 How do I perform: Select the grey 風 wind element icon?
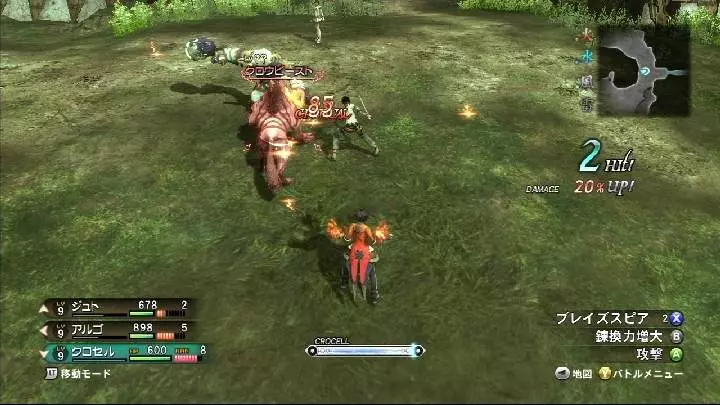click(586, 80)
